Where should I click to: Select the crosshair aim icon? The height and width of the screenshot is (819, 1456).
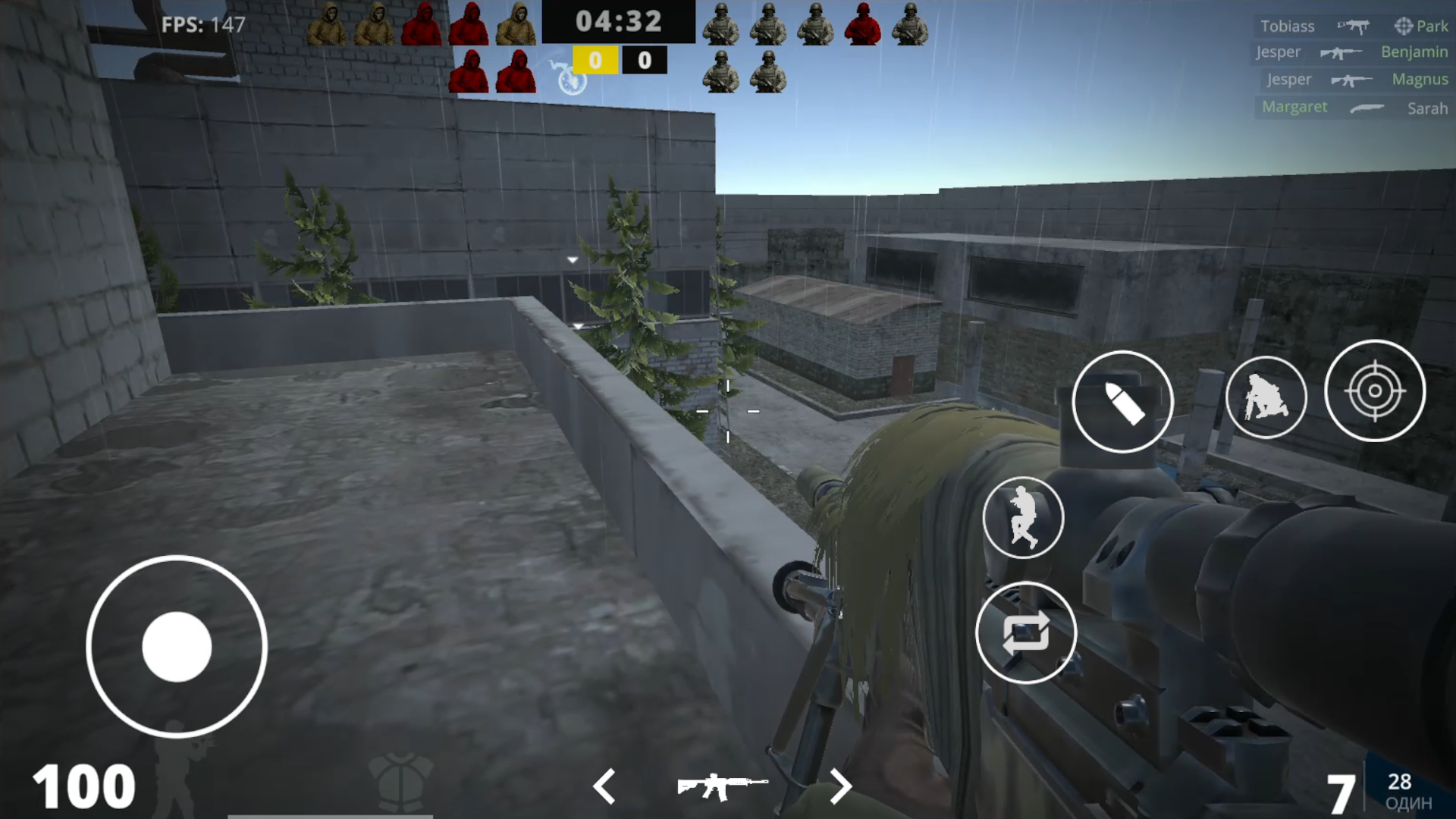[1375, 391]
